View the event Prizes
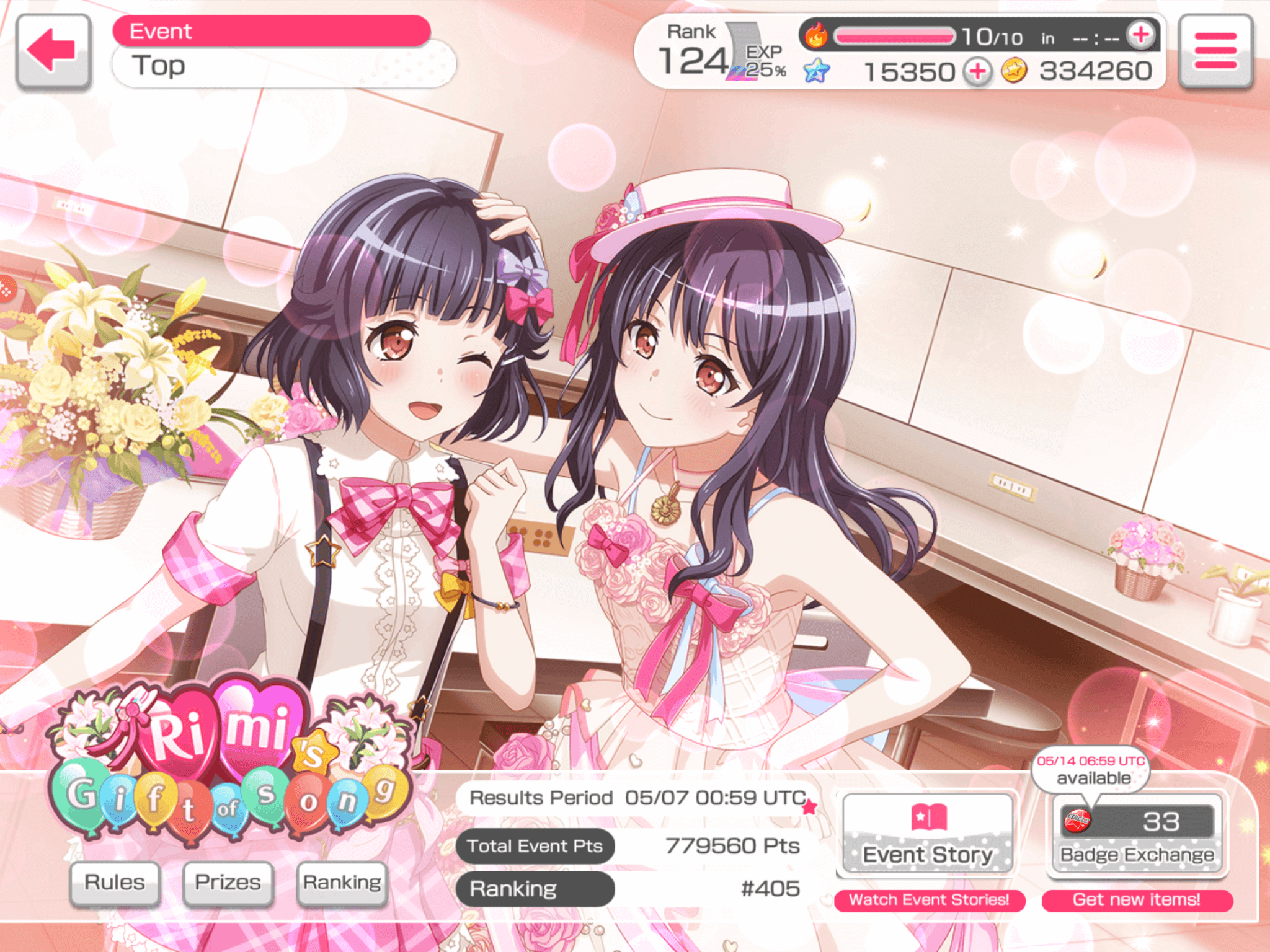 click(x=228, y=883)
